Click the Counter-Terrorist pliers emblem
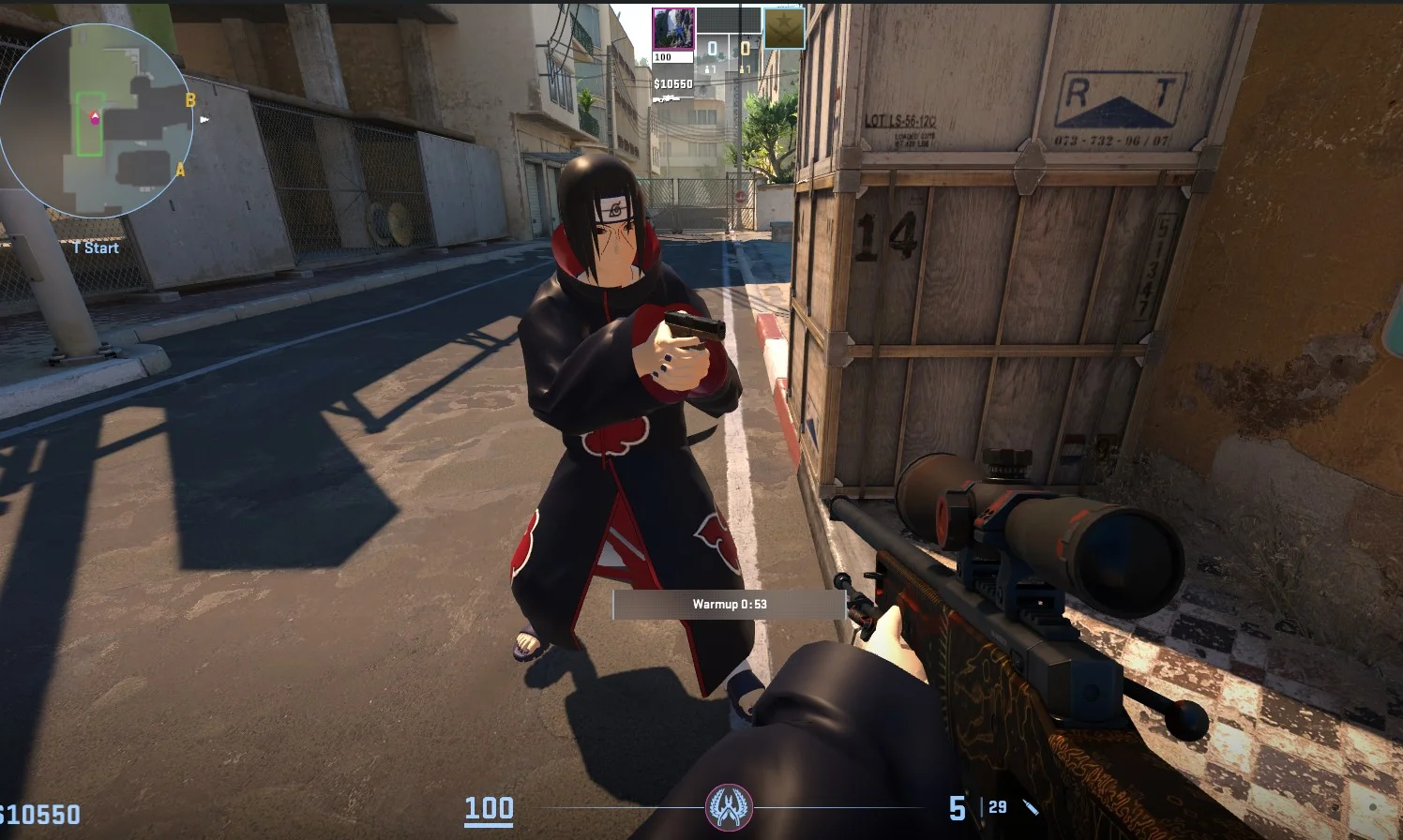 729,807
